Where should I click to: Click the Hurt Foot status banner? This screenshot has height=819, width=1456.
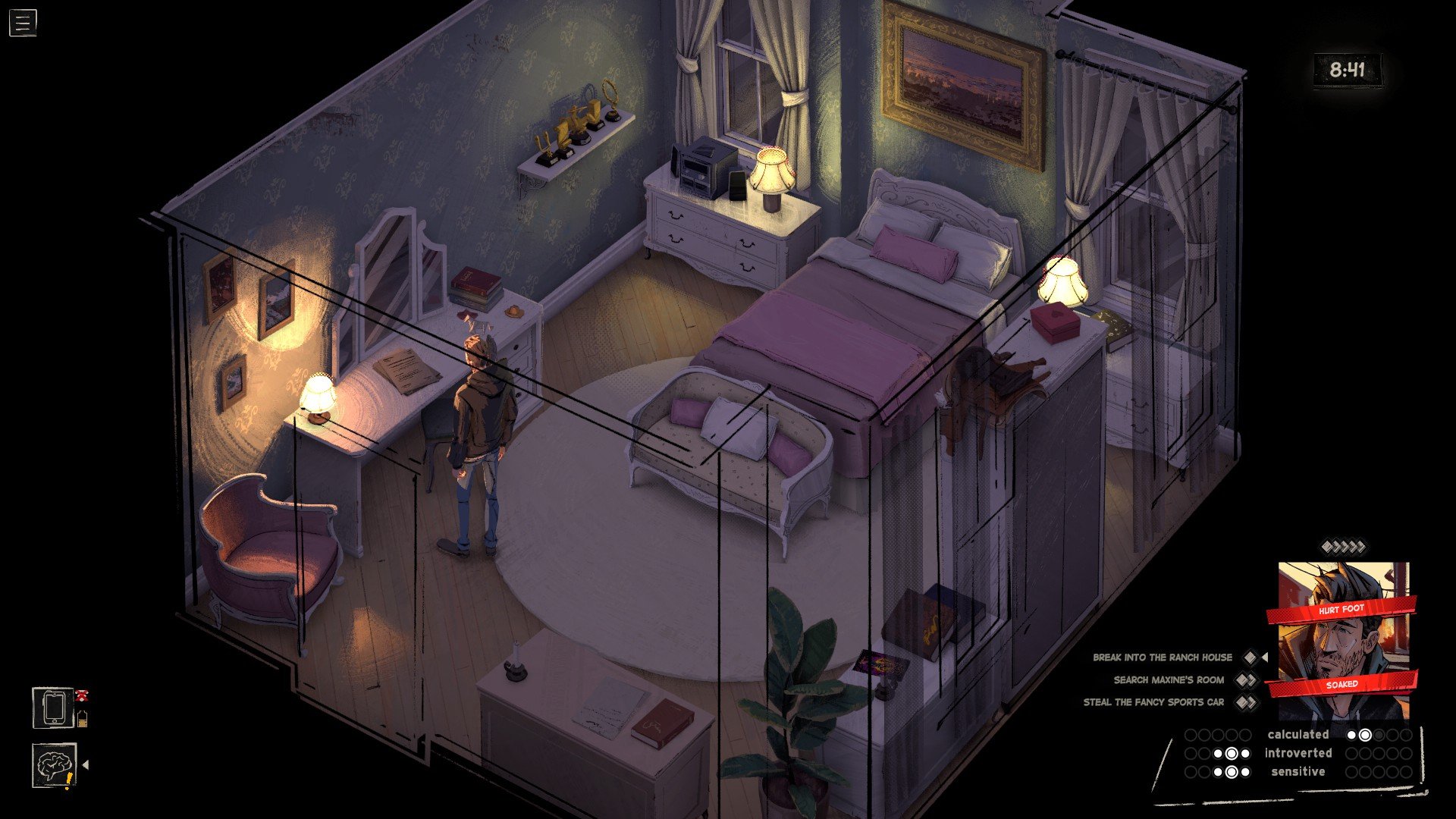click(x=1341, y=610)
